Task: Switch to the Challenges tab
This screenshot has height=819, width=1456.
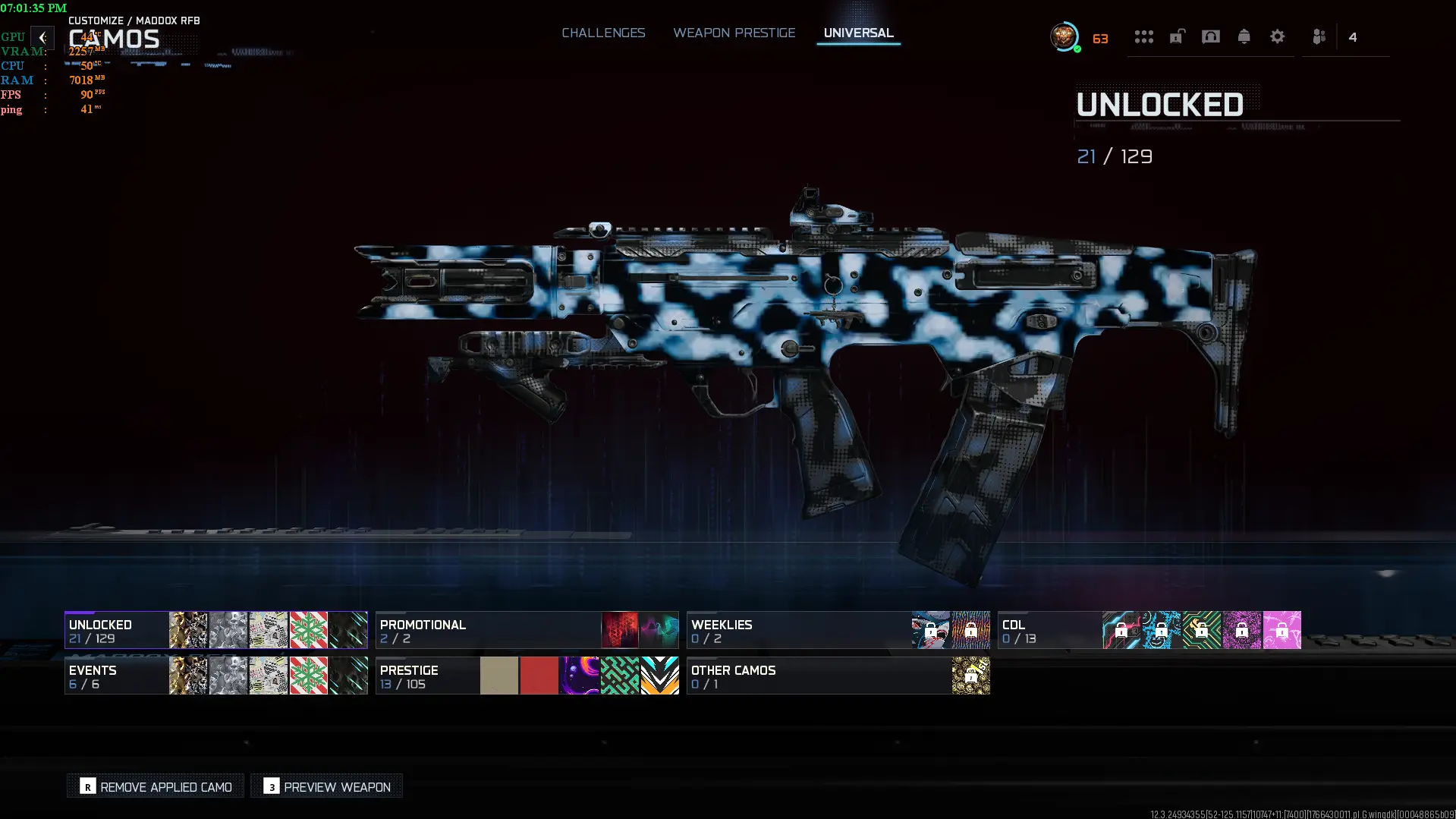Action: click(603, 33)
